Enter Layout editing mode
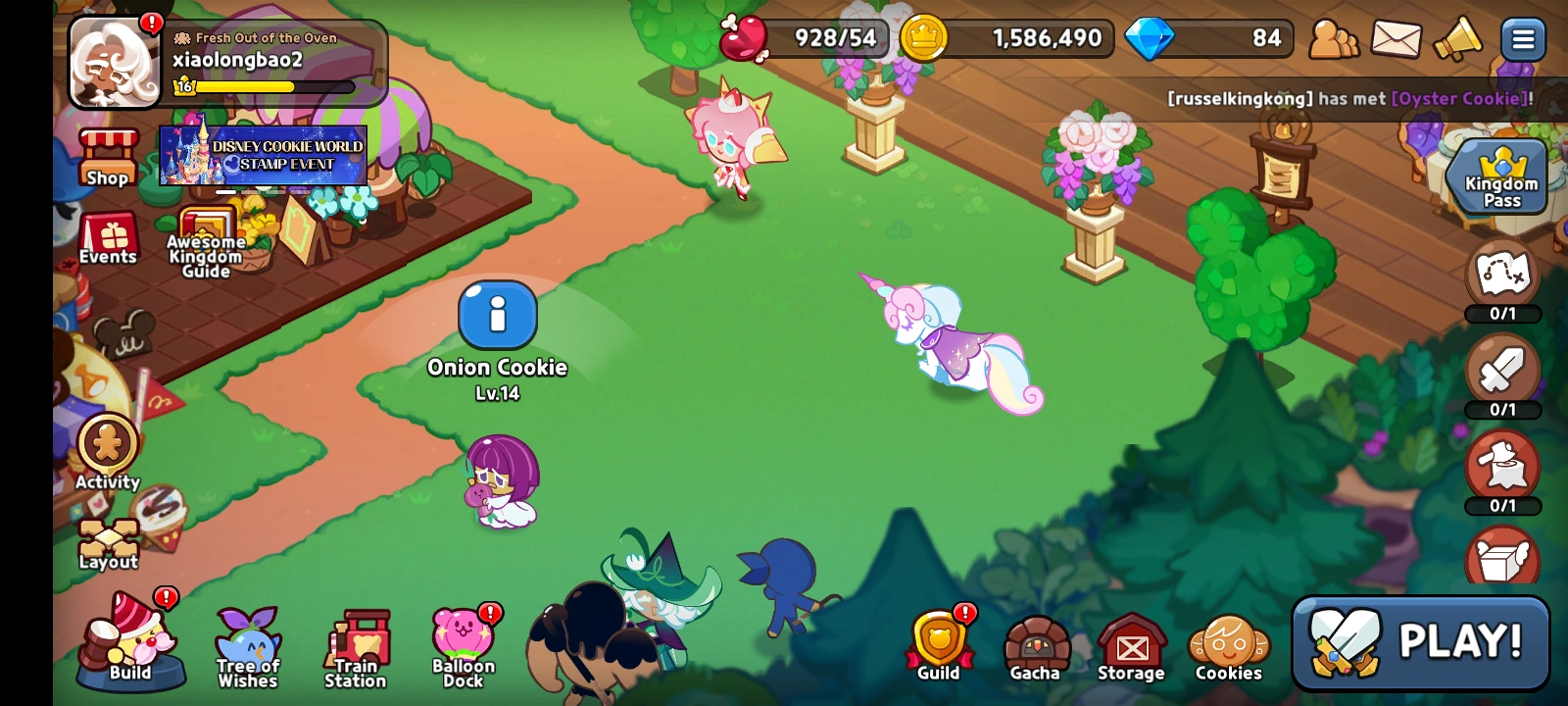 107,537
